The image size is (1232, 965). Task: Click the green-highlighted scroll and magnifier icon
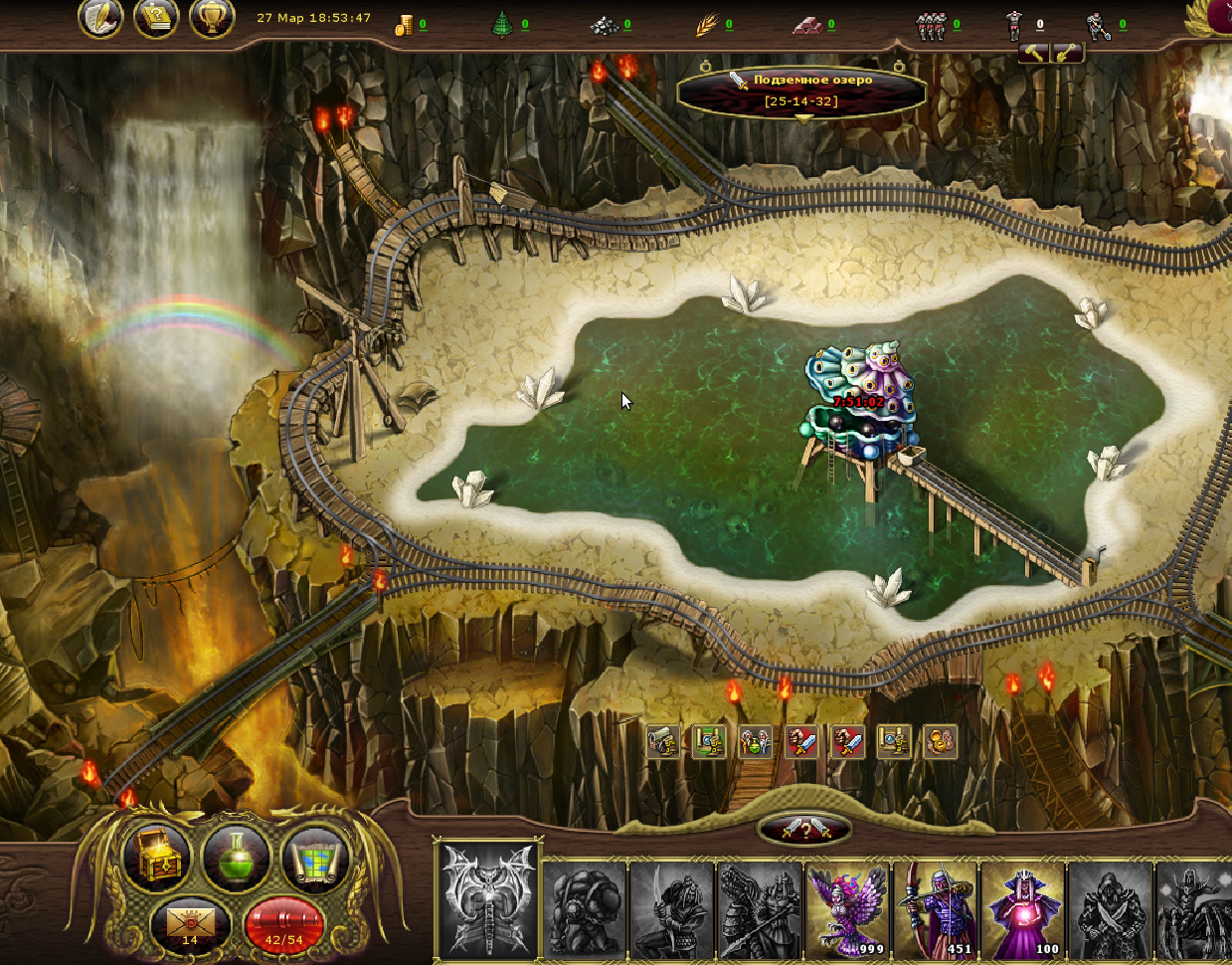[x=709, y=742]
